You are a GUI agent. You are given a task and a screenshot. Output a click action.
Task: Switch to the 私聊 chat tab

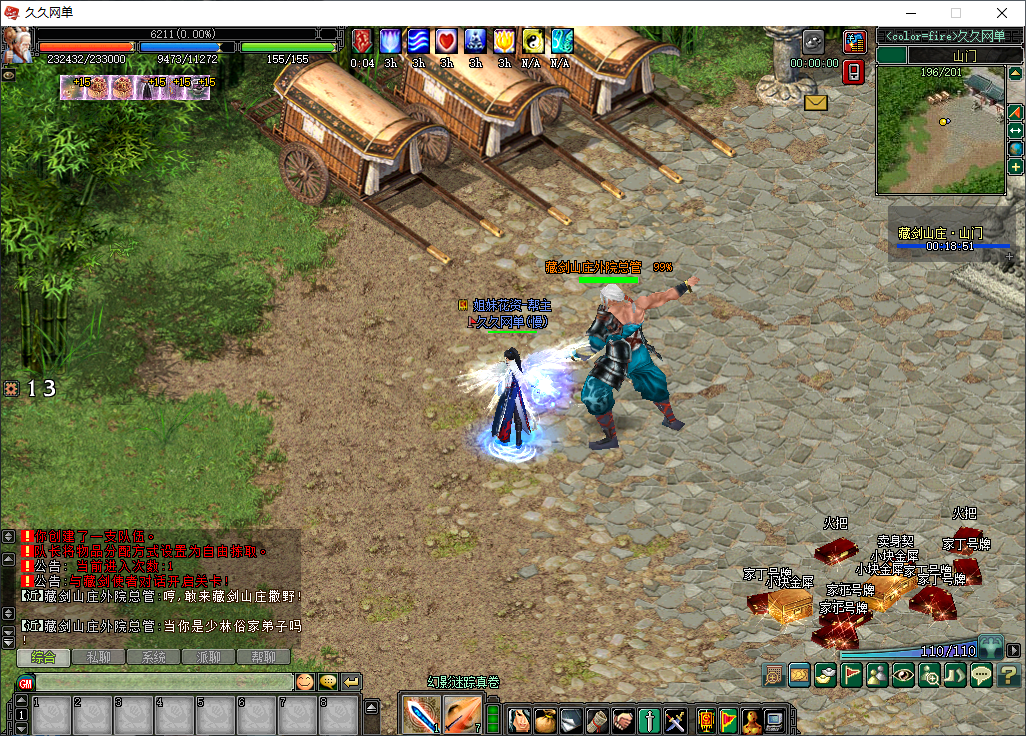tap(99, 657)
